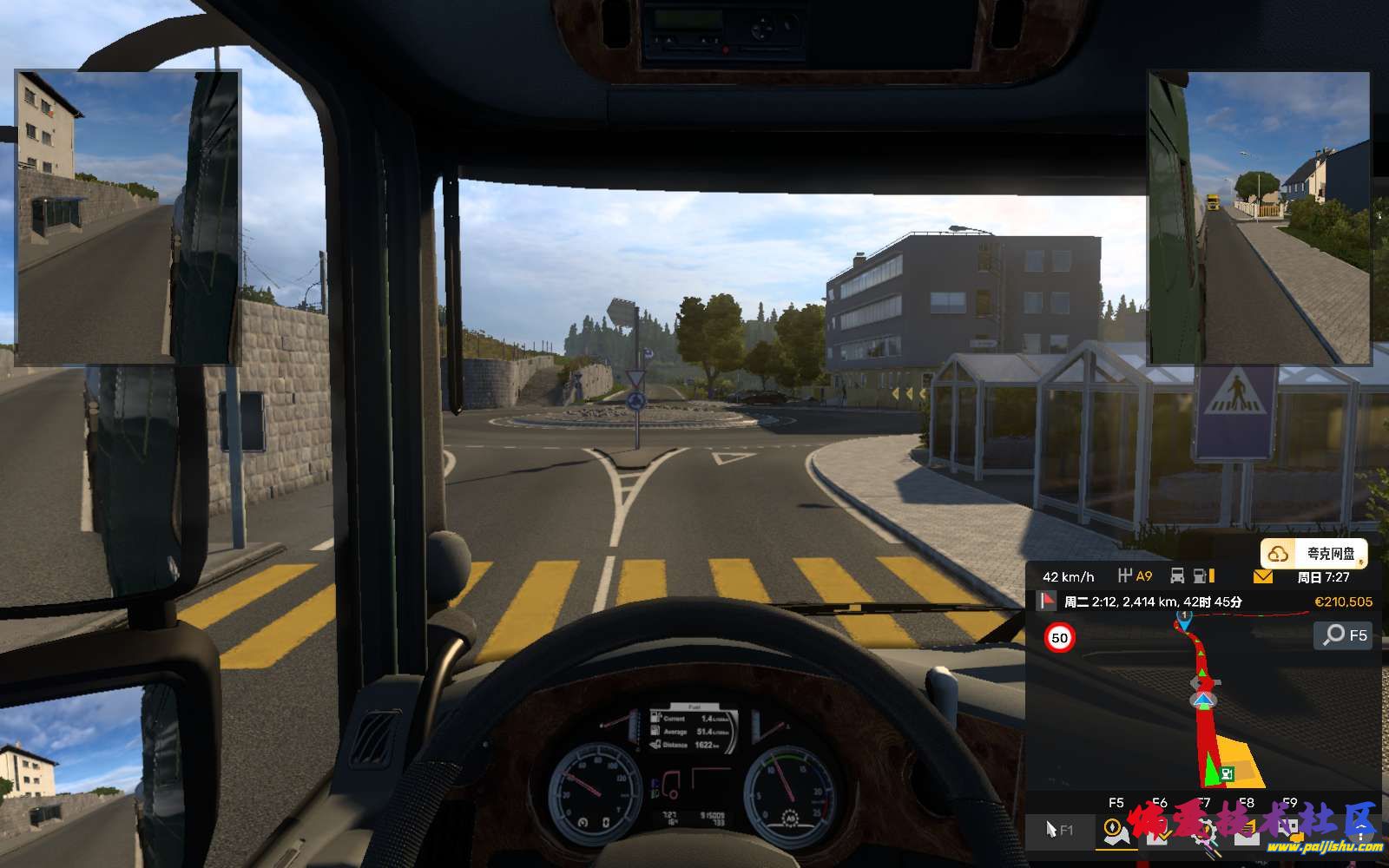Click the navigation map in Route Advisor

(x=1202, y=712)
